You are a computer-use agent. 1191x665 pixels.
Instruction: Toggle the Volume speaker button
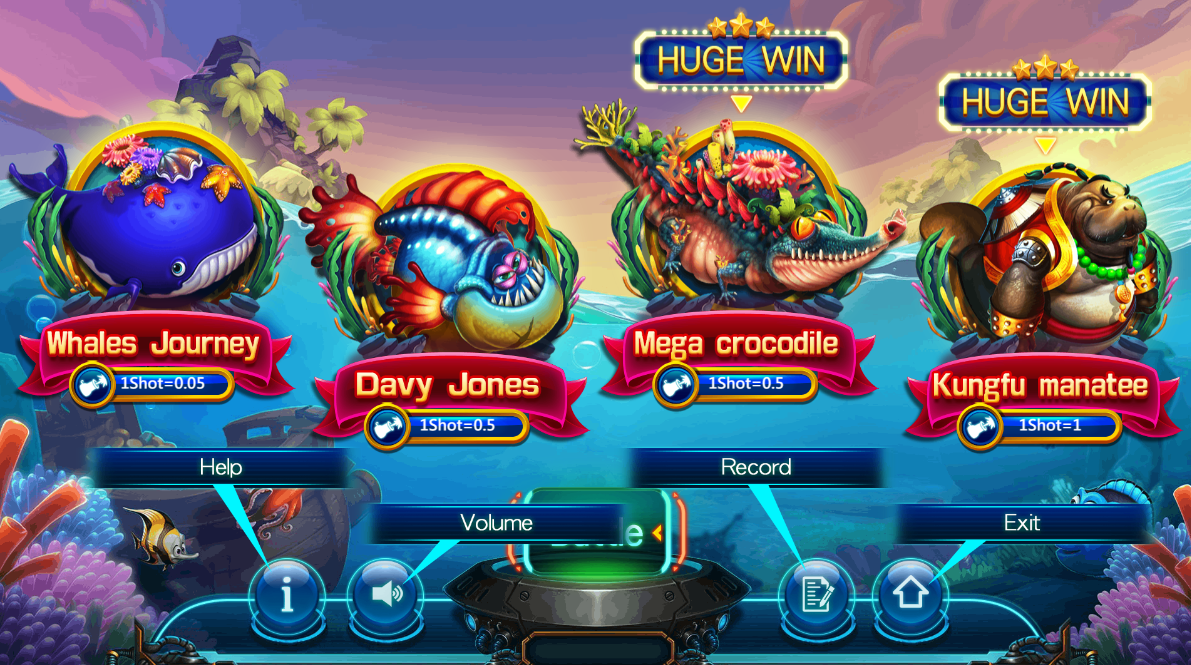(386, 594)
